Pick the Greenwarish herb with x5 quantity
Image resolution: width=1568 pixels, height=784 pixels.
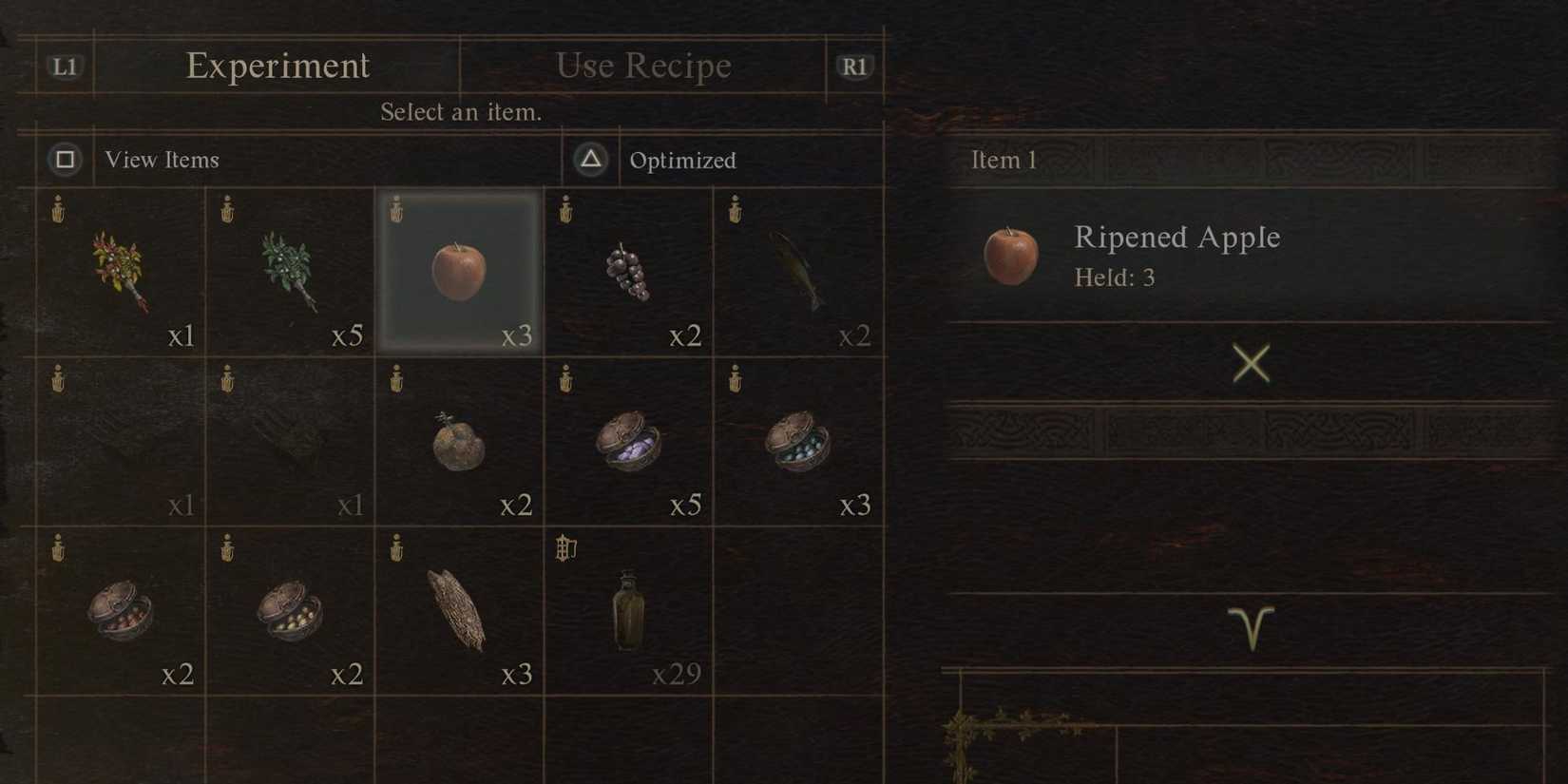290,269
